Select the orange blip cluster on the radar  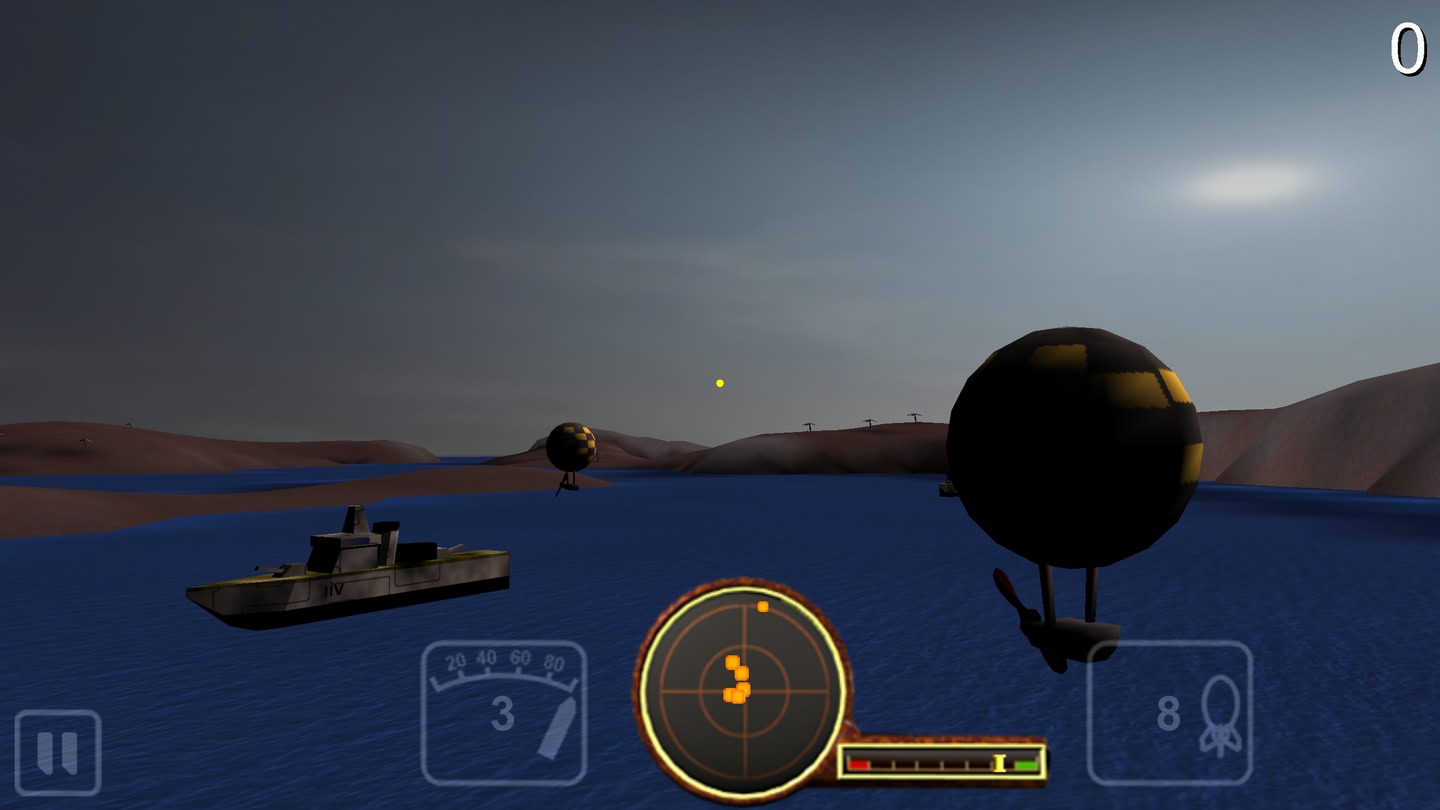point(738,680)
